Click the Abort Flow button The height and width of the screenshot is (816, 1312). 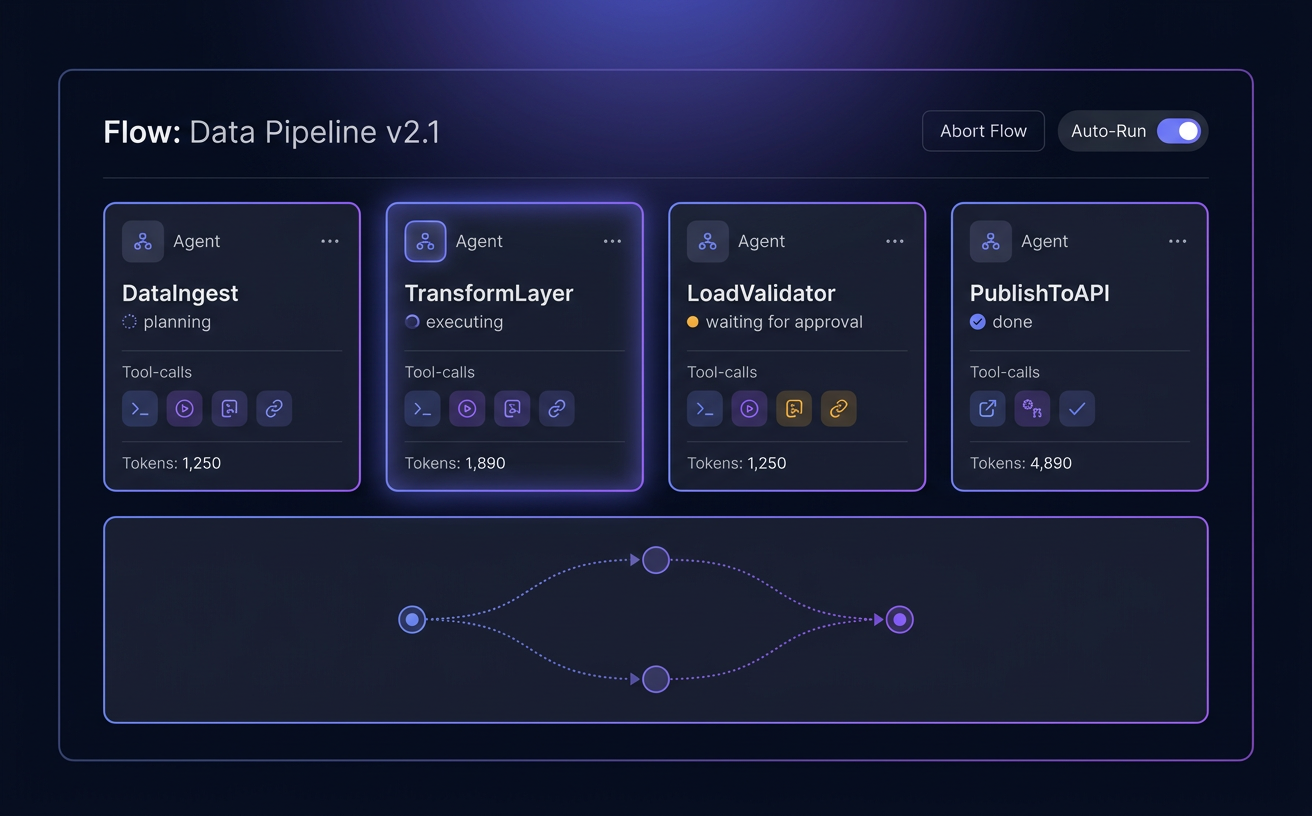(x=983, y=131)
